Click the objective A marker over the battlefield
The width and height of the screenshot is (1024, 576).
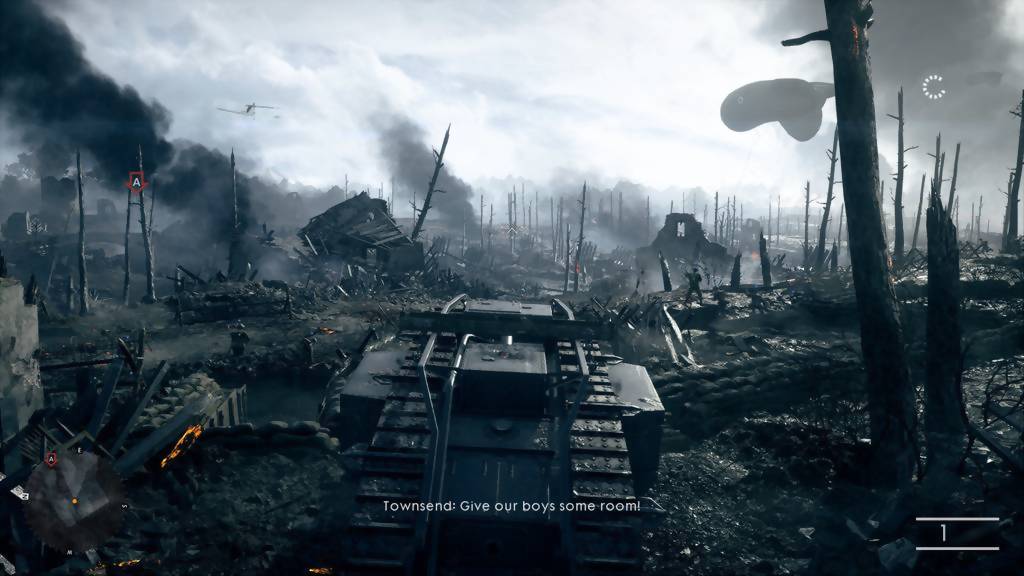click(137, 182)
